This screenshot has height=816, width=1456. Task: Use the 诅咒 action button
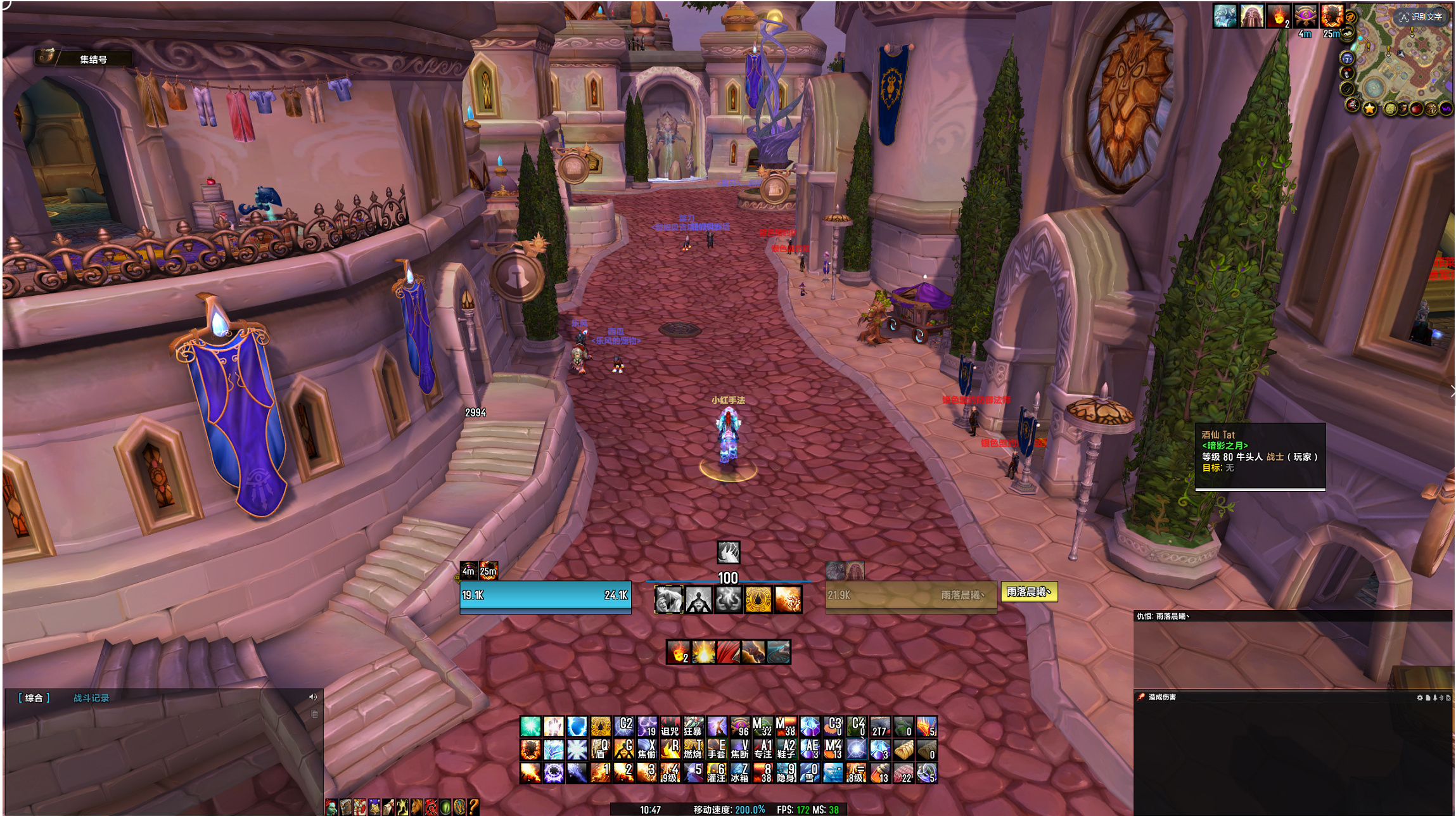coord(670,727)
